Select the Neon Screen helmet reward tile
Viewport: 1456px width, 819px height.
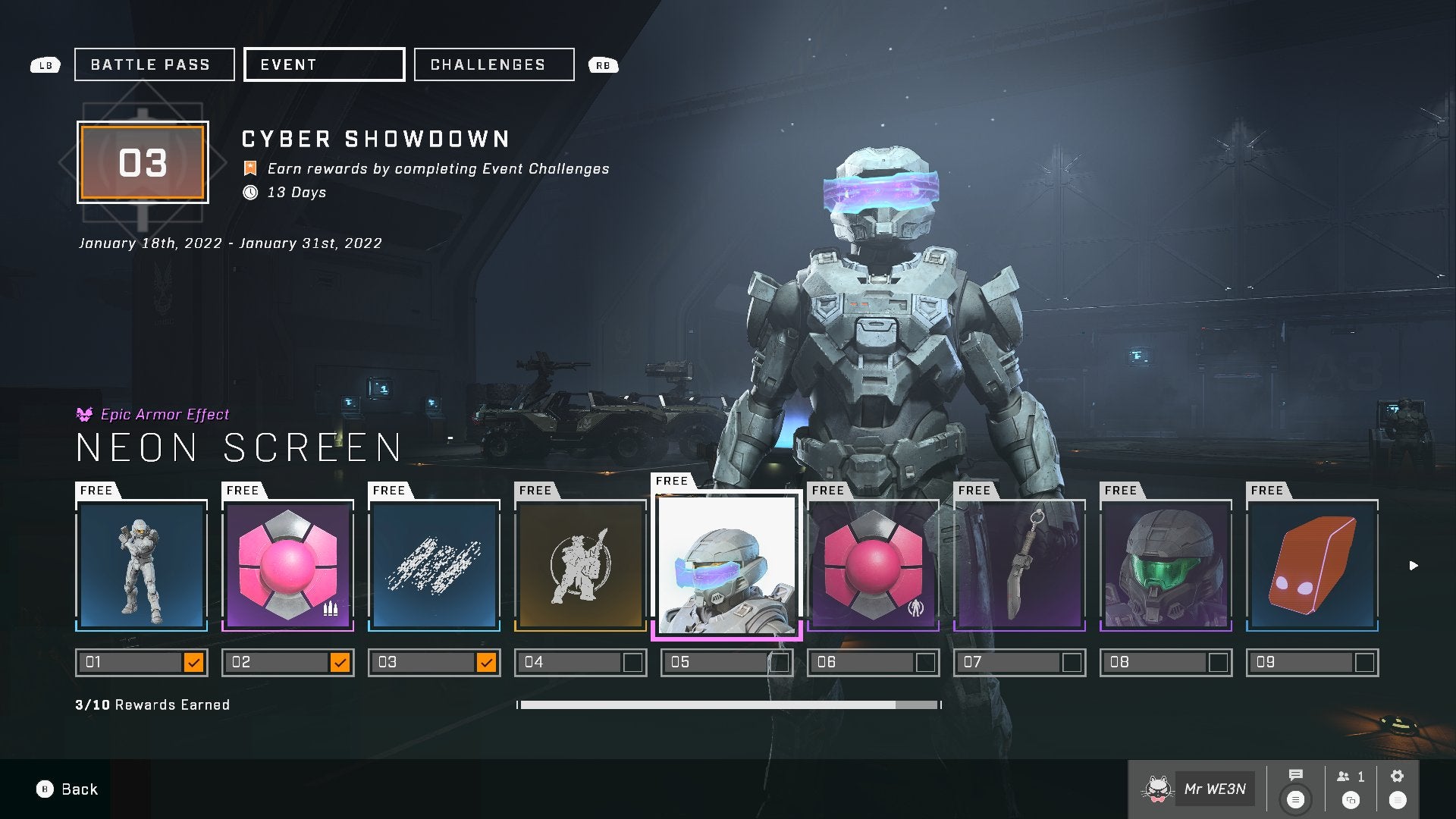pos(726,565)
